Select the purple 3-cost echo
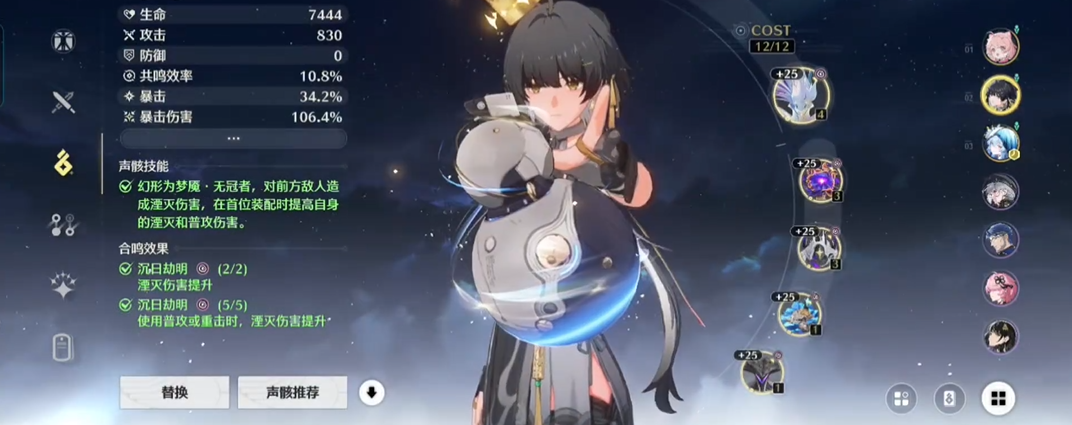The image size is (1072, 425). [821, 182]
